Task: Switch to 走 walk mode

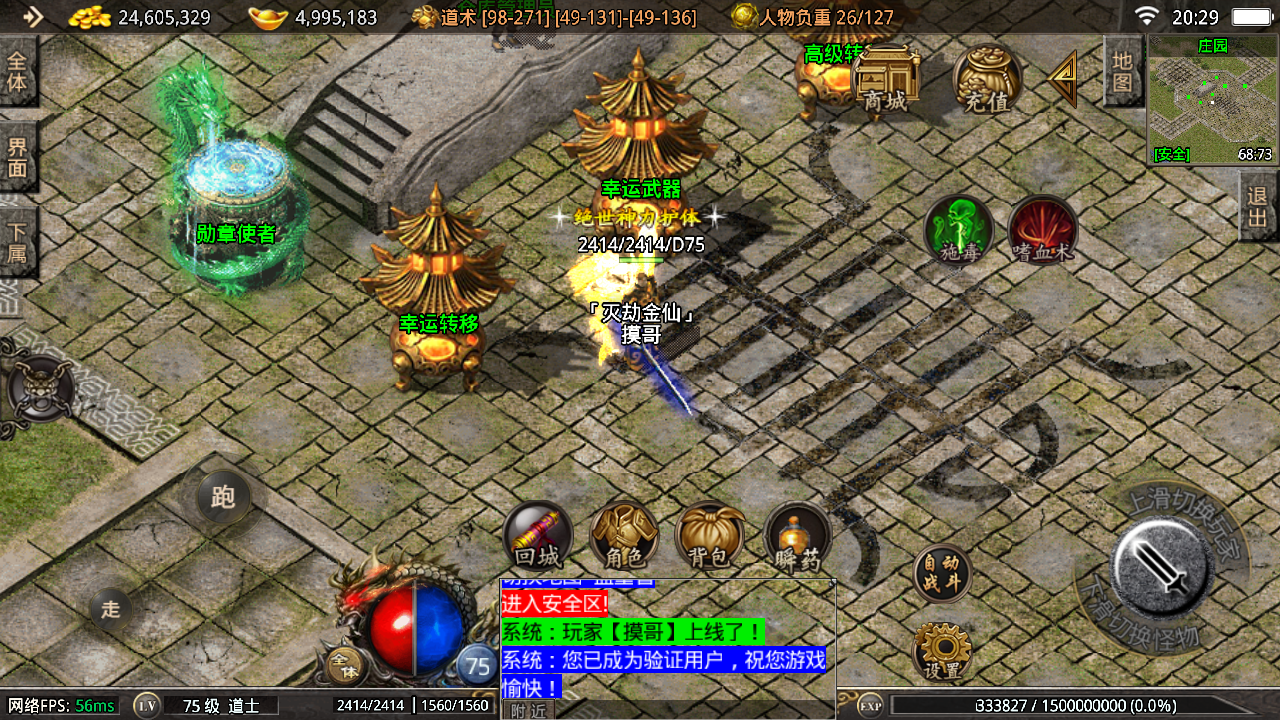Action: 110,609
